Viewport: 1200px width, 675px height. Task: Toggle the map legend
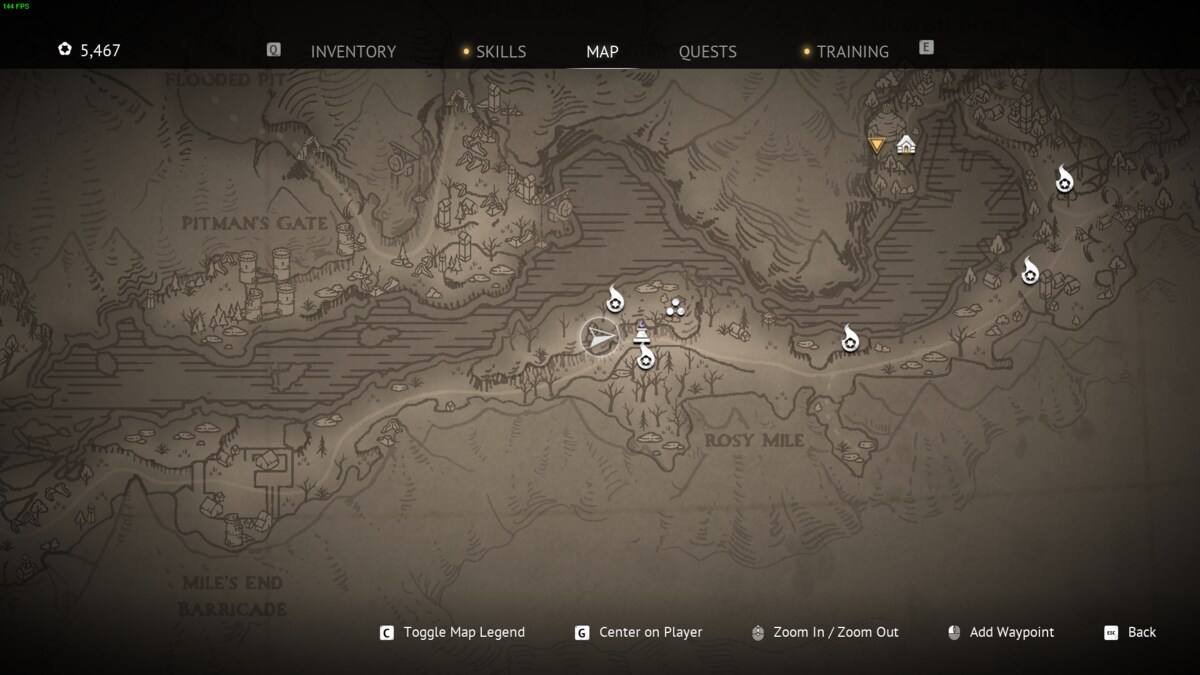click(463, 632)
